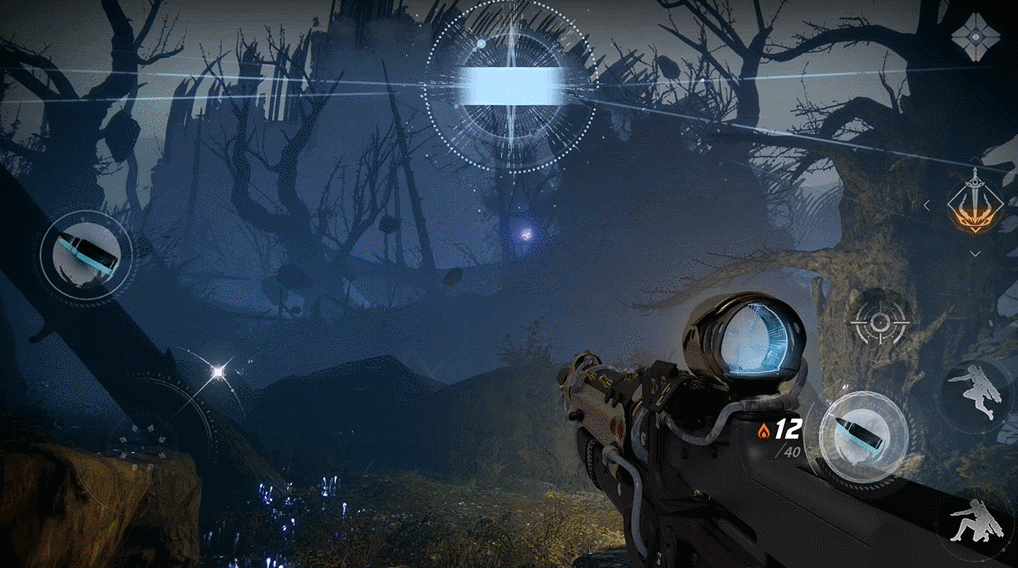This screenshot has width=1018, height=568.
Task: Toggle aim-down-sights with the crosshair icon
Action: point(879,322)
